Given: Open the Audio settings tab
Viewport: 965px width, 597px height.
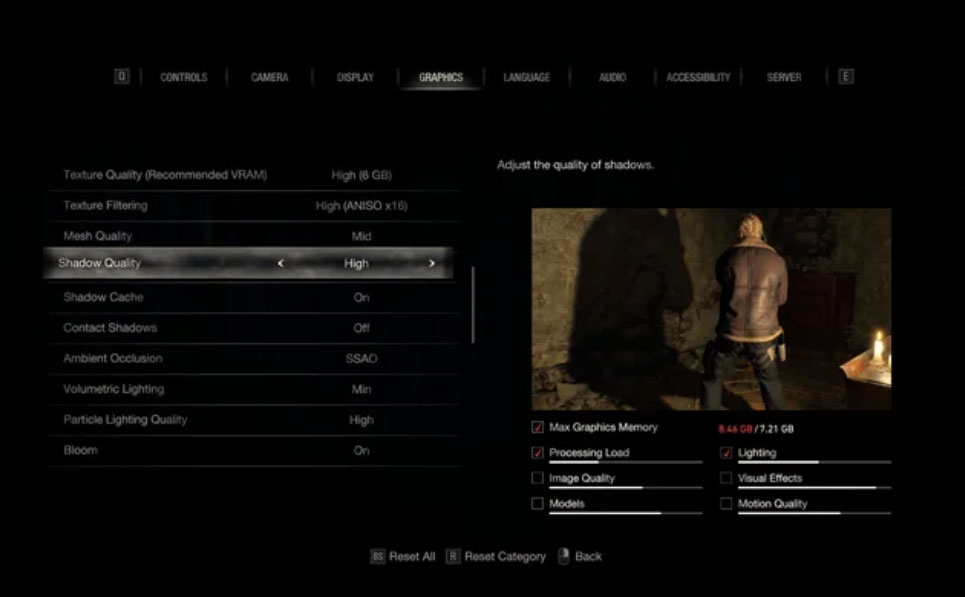Looking at the screenshot, I should 612,77.
